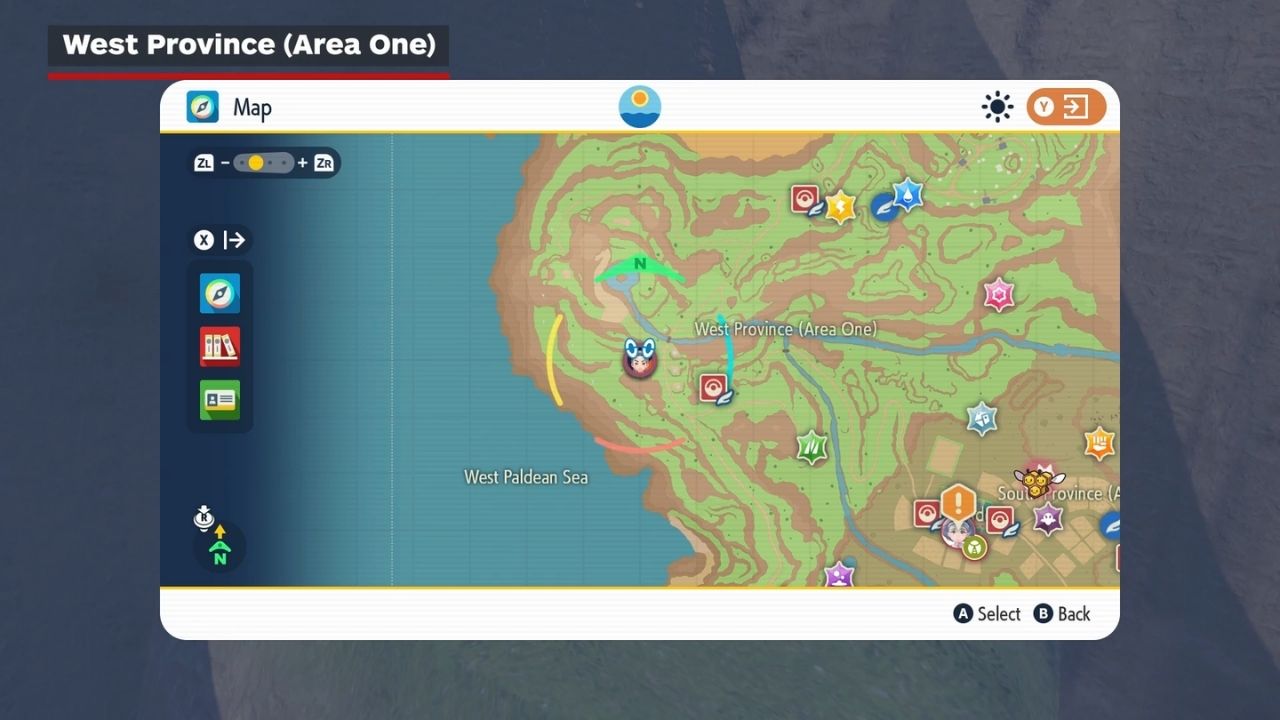Toggle the north-lock compass indicator
This screenshot has width=1280, height=720.
(219, 546)
